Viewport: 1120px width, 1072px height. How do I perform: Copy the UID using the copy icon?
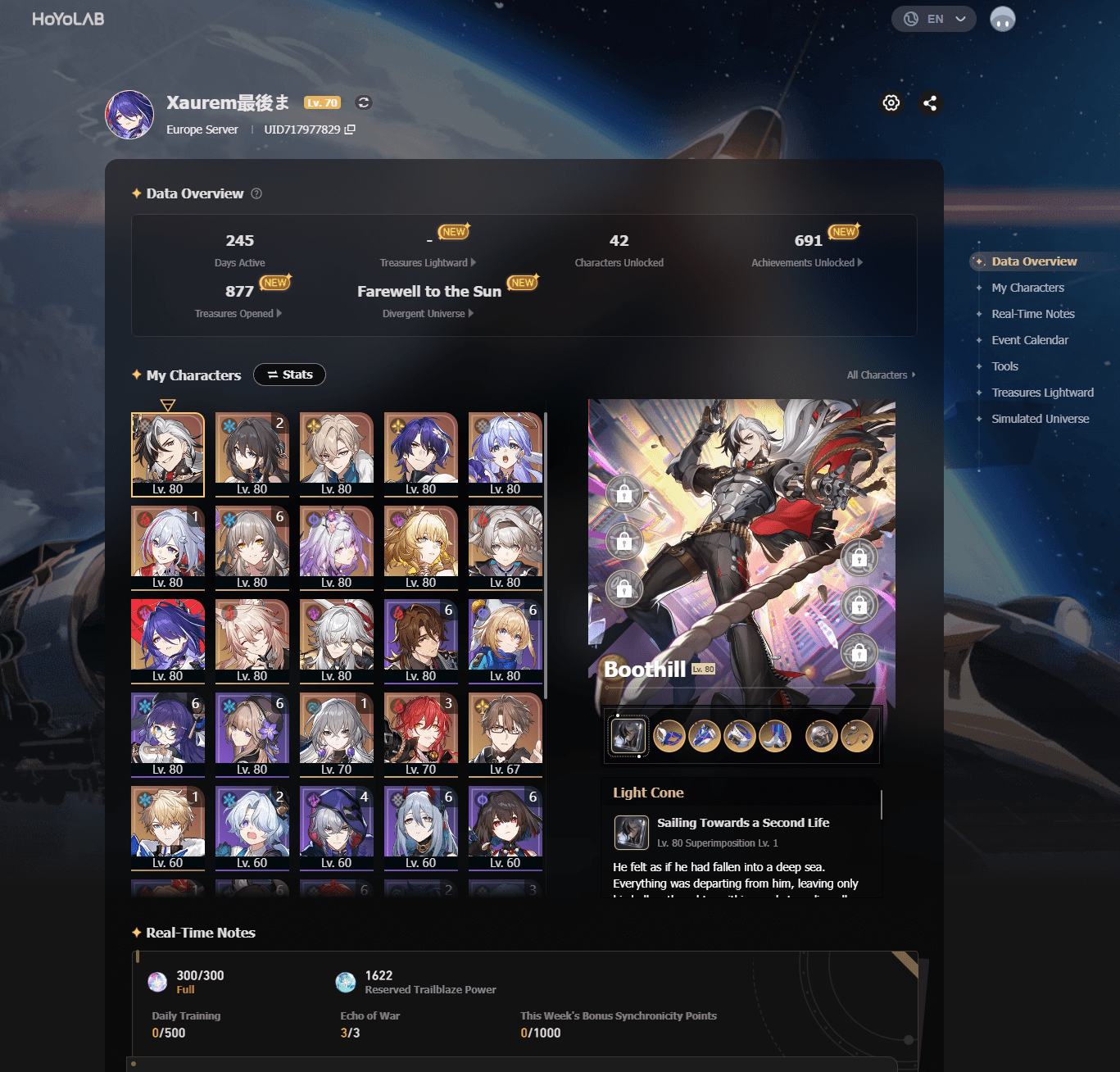(349, 129)
